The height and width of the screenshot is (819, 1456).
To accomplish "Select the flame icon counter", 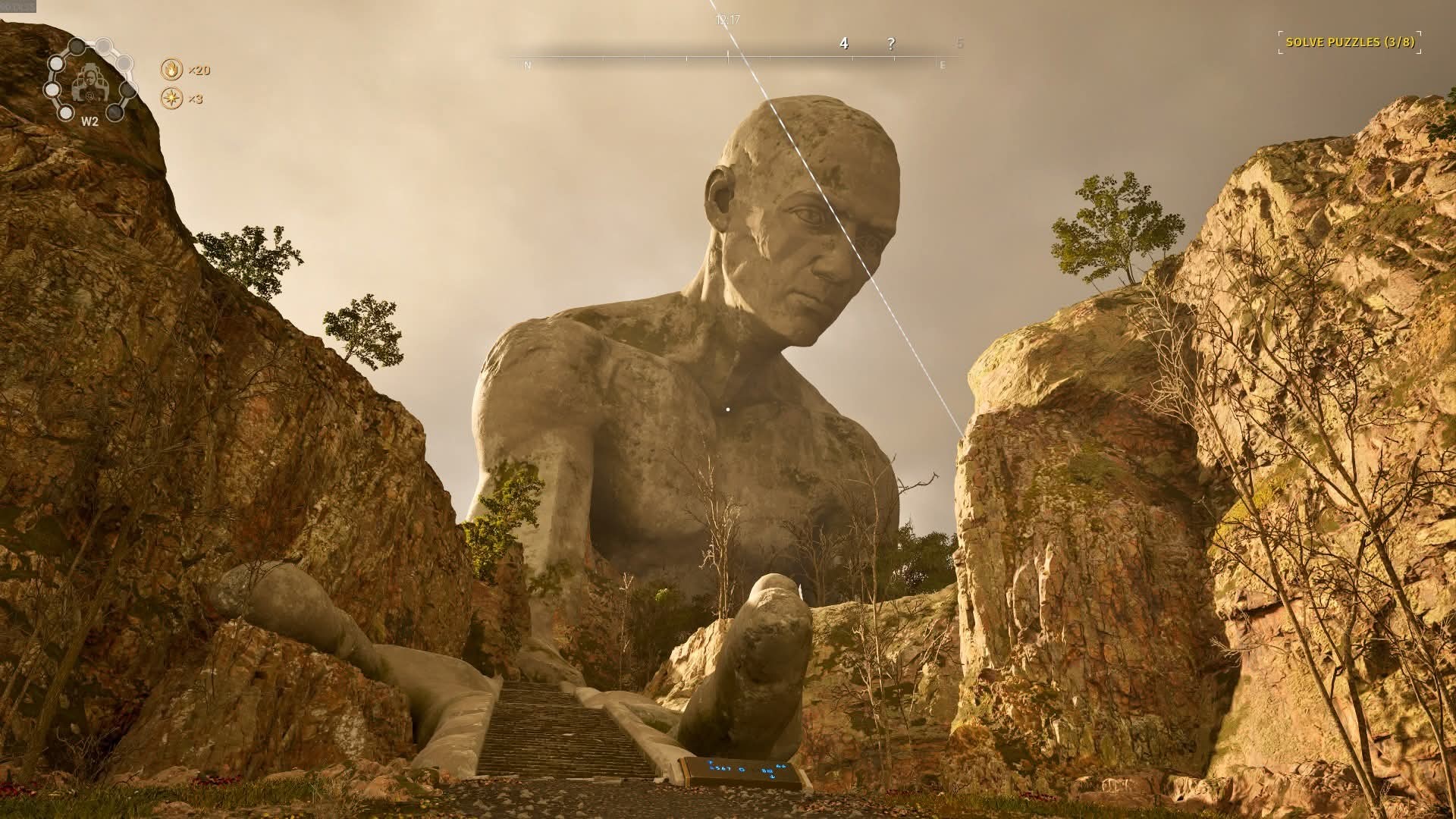I will click(x=171, y=70).
